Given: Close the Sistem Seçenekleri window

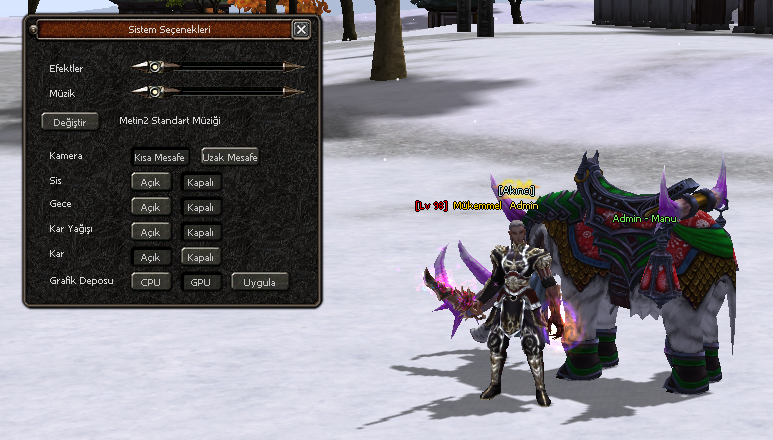Looking at the screenshot, I should pos(301,30).
